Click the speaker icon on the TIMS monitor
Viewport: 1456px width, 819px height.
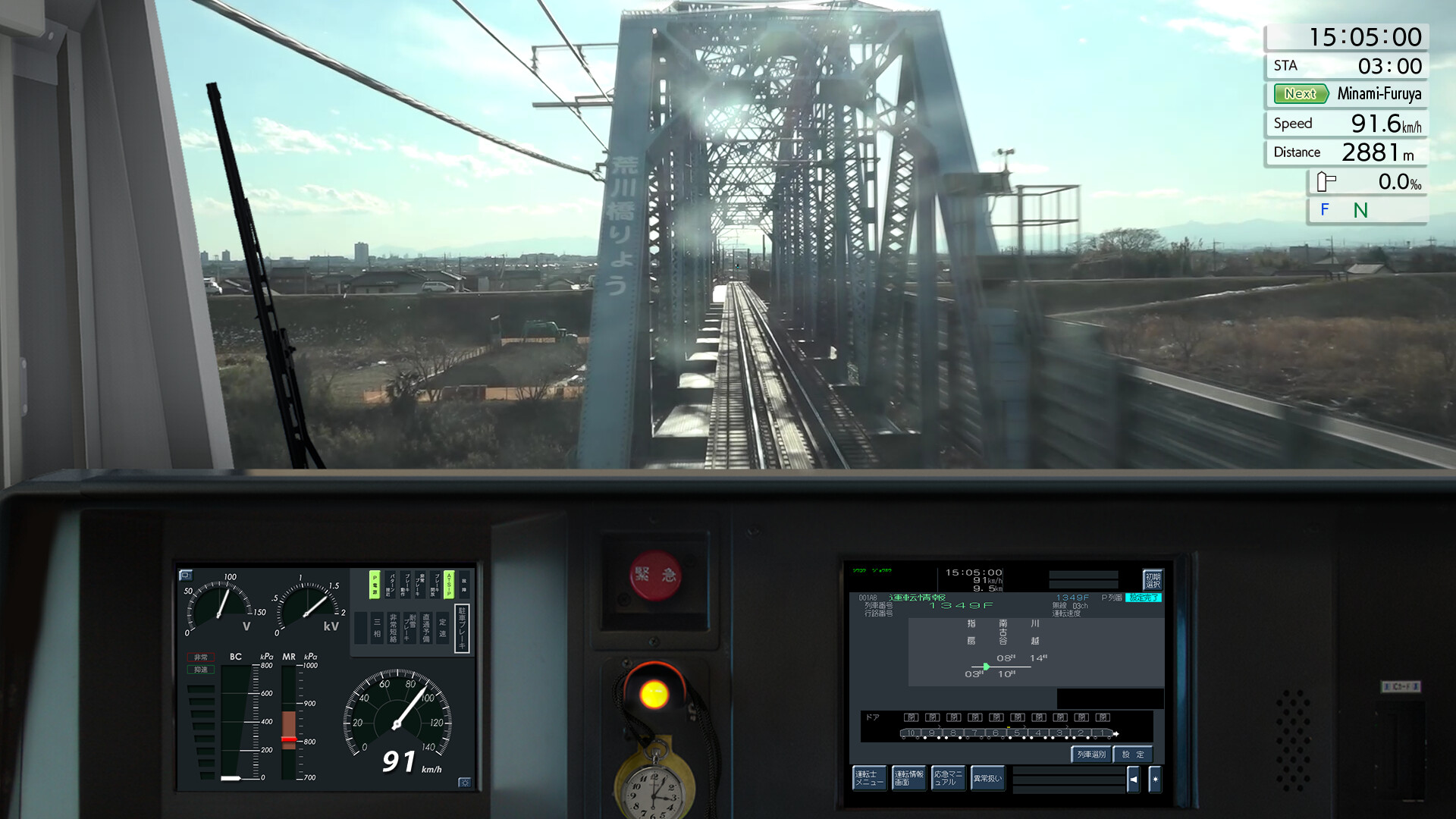click(1133, 779)
